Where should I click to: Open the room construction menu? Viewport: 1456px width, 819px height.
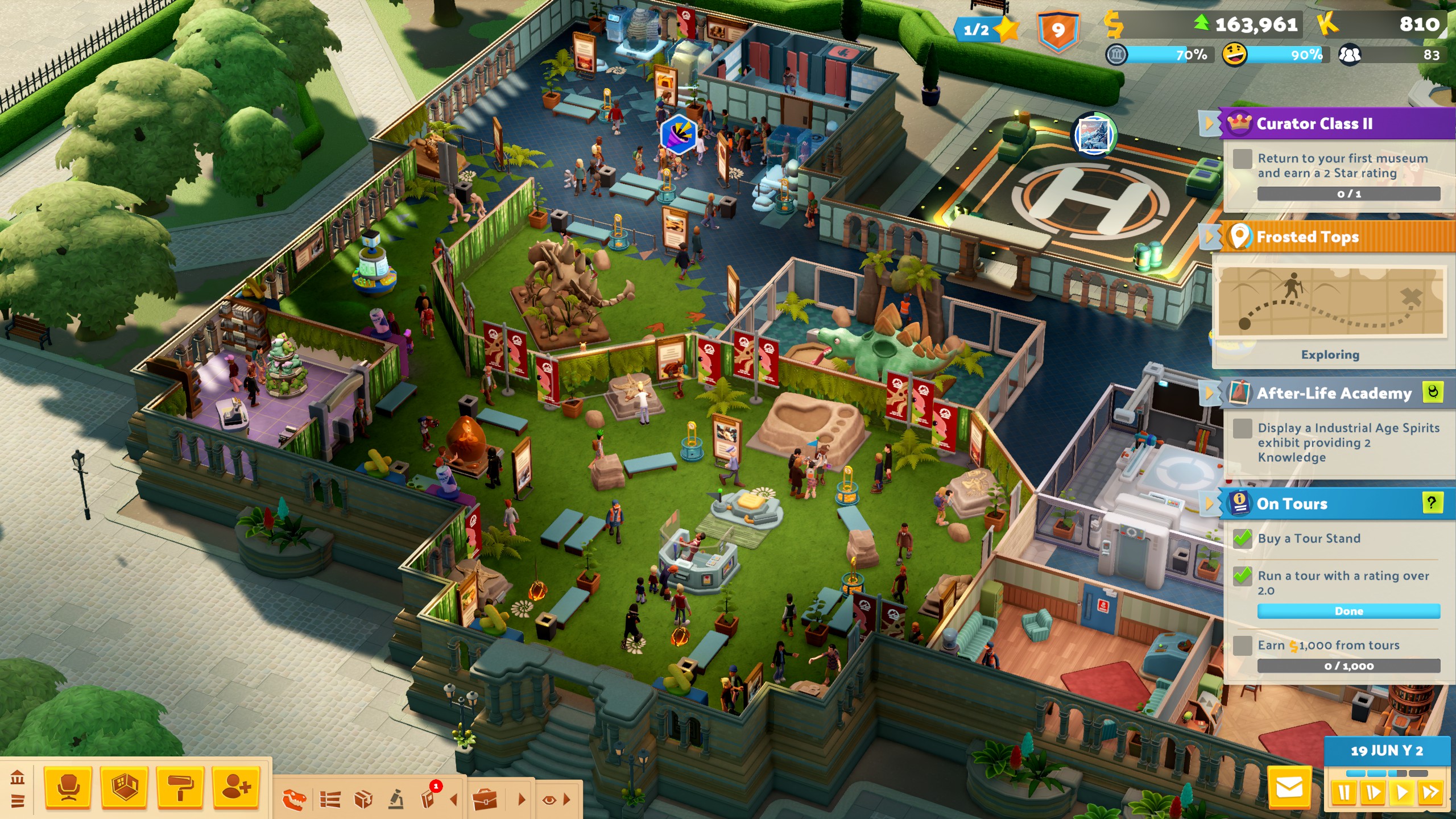[x=124, y=788]
